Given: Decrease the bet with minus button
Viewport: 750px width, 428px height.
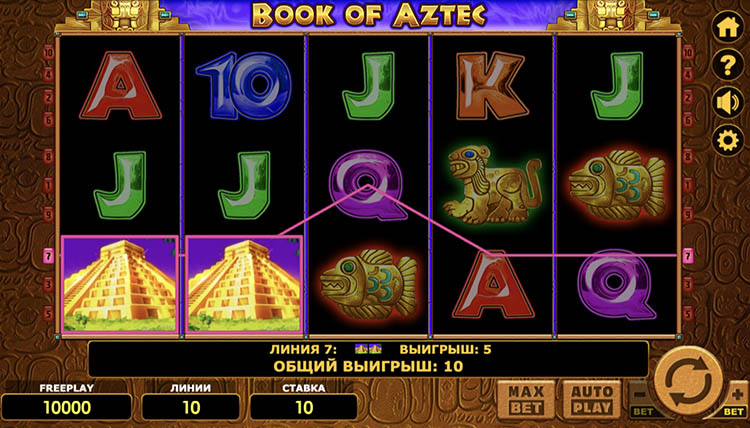Looking at the screenshot, I should pyautogui.click(x=643, y=397).
